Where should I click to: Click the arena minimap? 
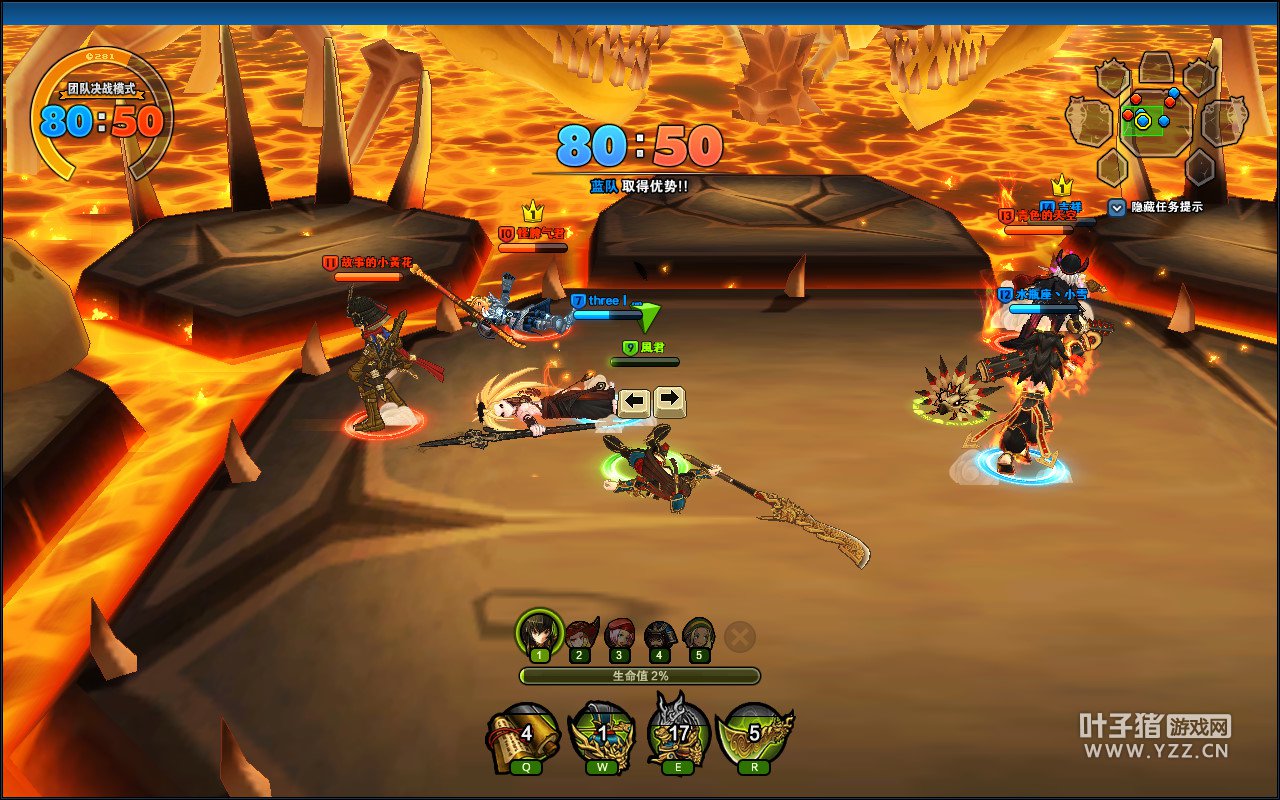(x=1155, y=120)
